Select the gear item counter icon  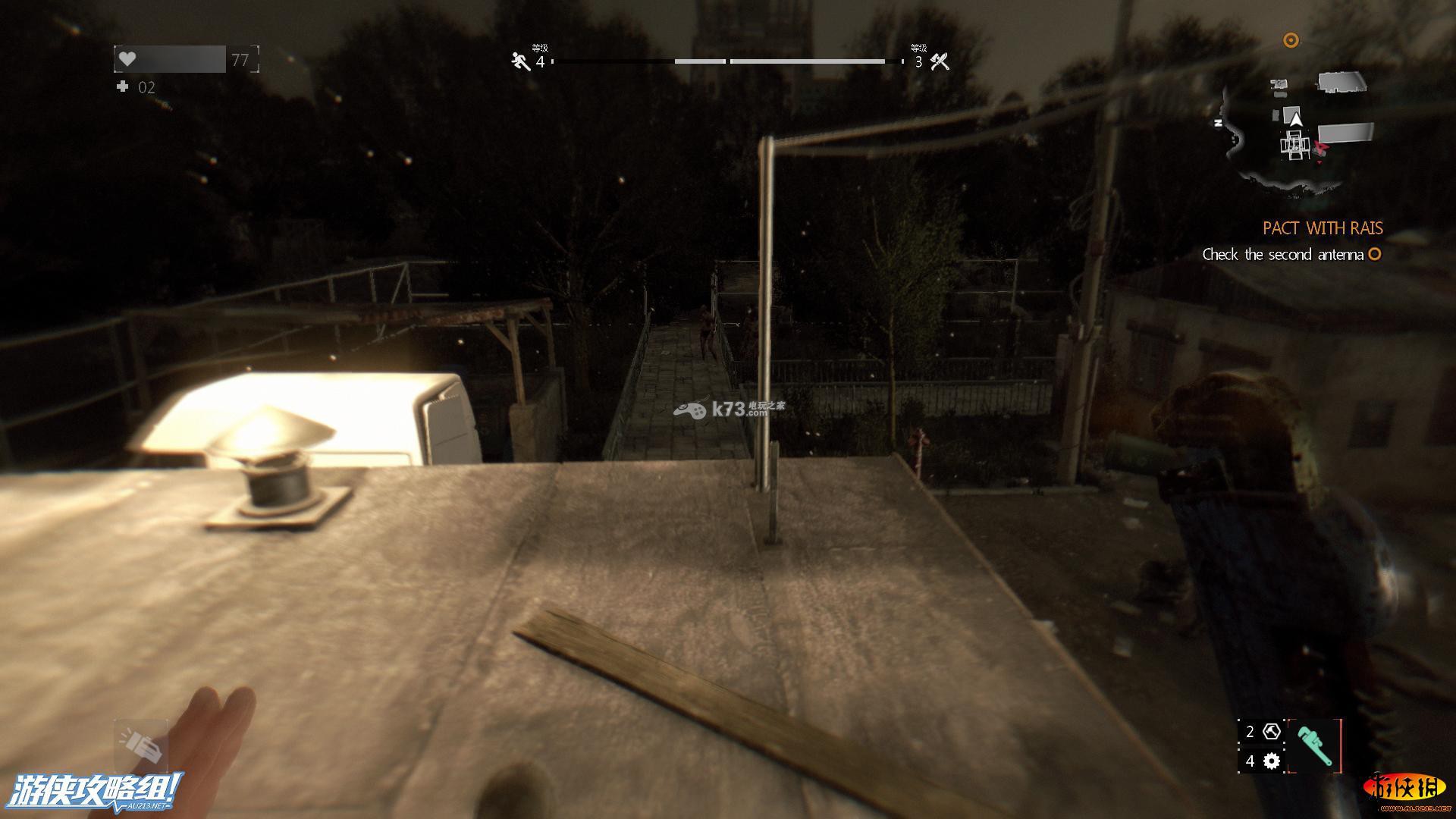point(1272,761)
